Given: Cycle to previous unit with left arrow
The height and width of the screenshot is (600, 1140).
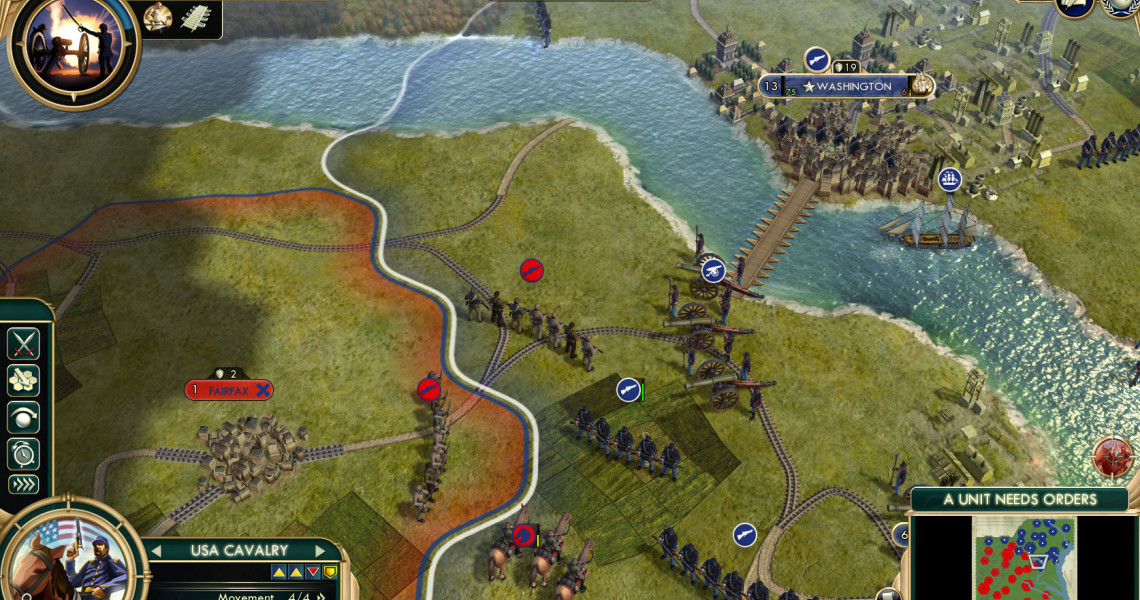Looking at the screenshot, I should click(157, 551).
